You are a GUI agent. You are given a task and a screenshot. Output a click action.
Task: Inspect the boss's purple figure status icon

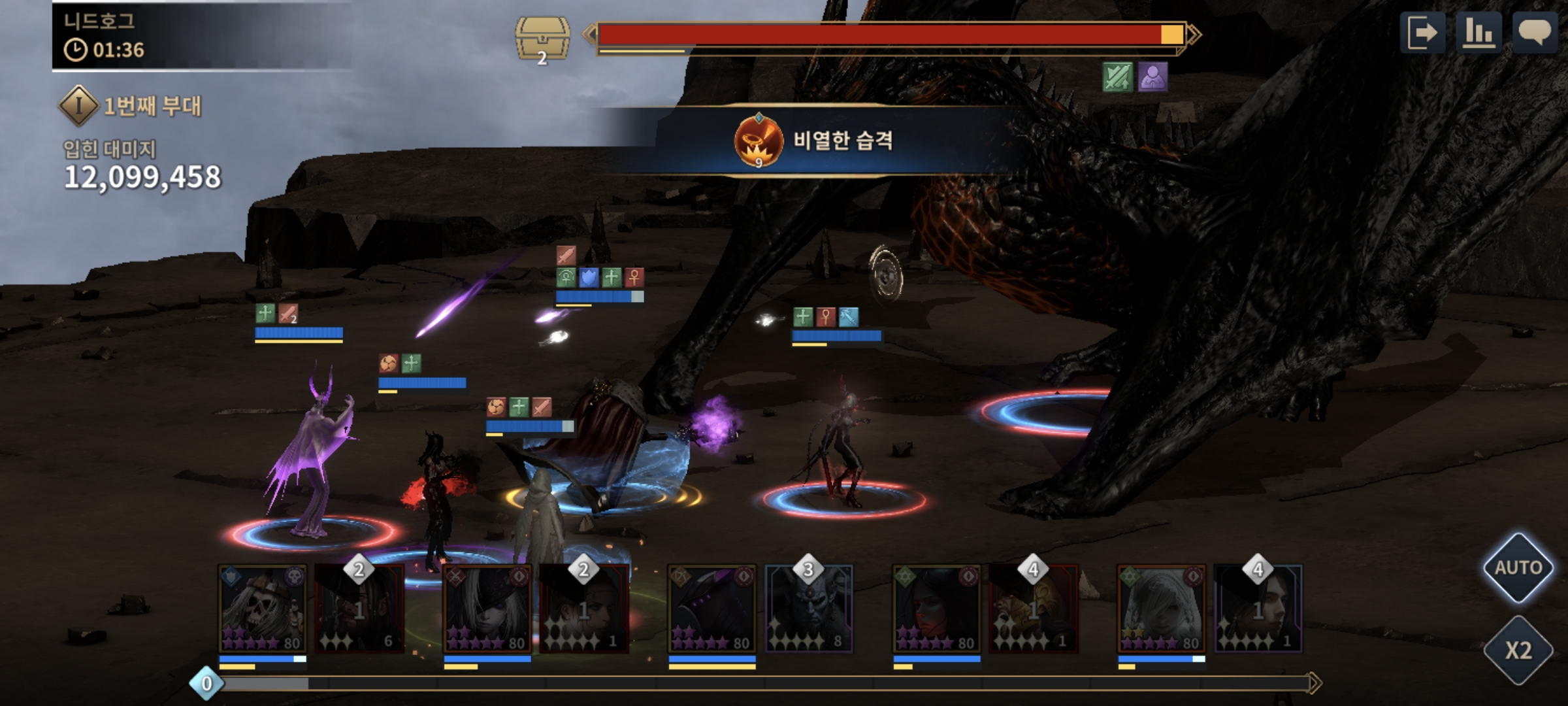[x=1152, y=77]
